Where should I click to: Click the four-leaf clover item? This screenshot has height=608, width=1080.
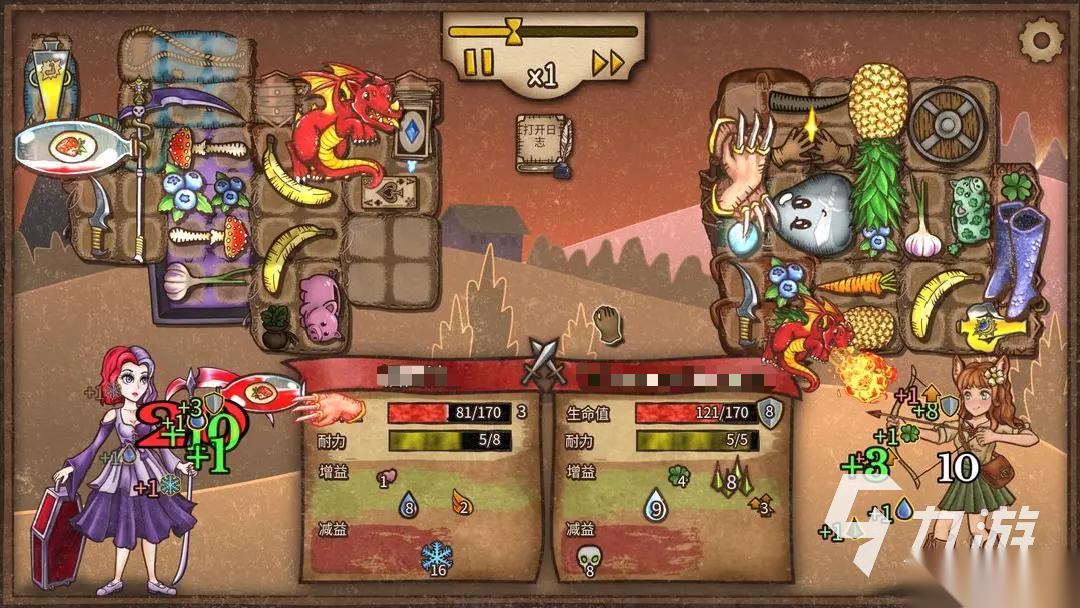point(1017,186)
